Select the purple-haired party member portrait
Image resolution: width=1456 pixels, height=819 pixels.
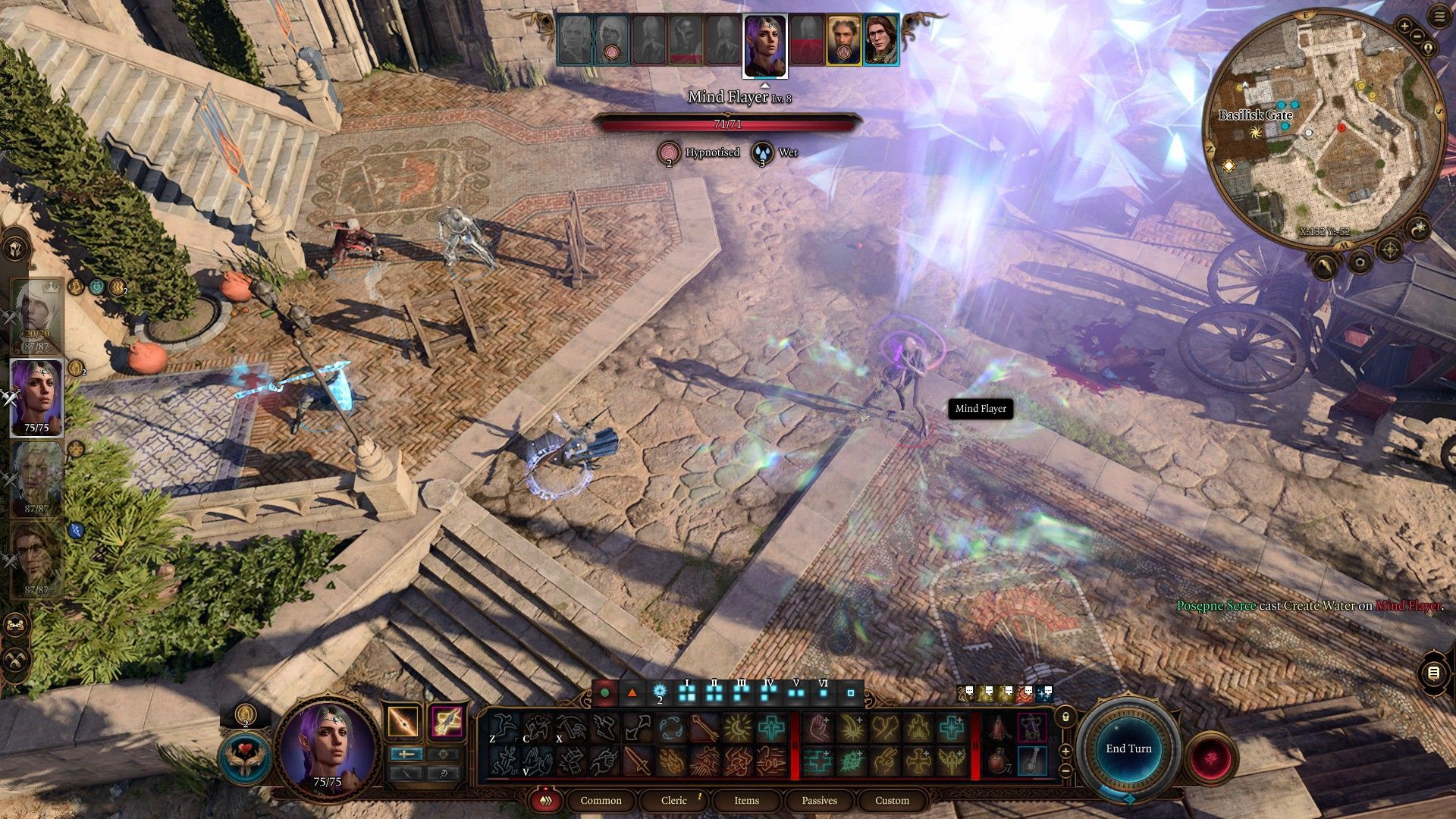pyautogui.click(x=36, y=397)
